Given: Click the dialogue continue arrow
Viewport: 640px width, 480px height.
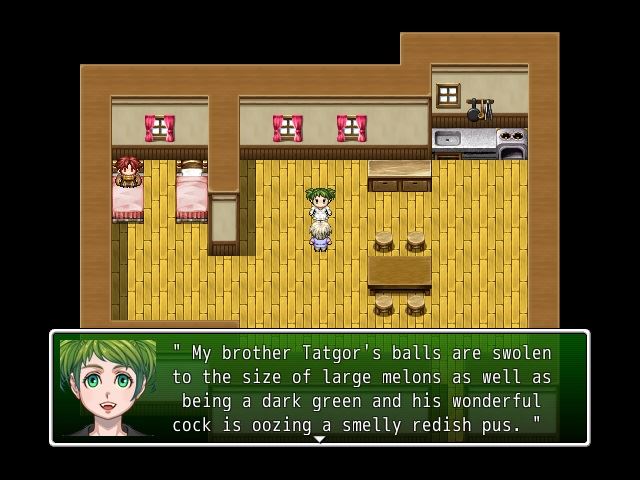Looking at the screenshot, I should pos(319,439).
